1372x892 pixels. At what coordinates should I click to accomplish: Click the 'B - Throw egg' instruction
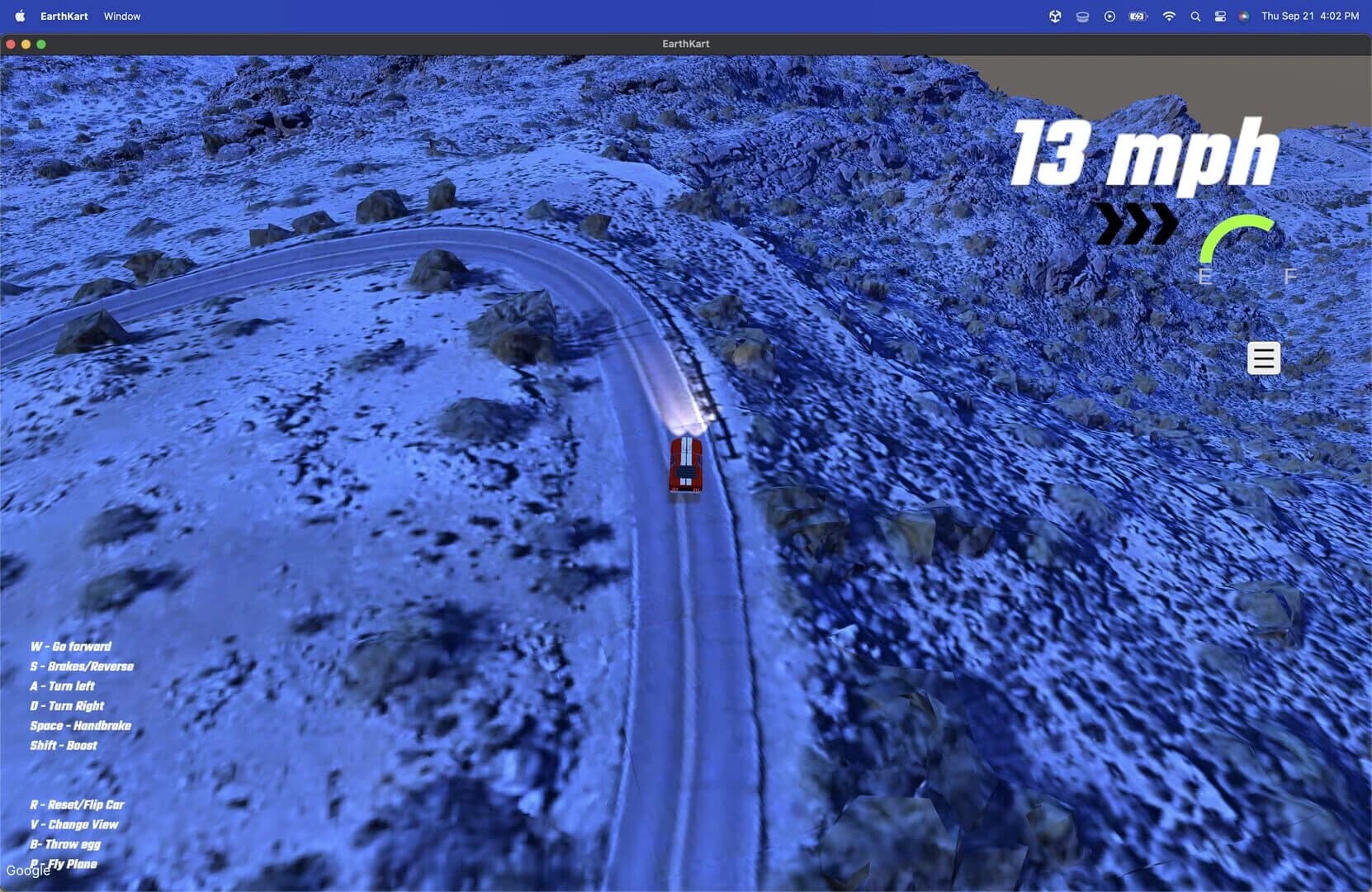[x=65, y=844]
